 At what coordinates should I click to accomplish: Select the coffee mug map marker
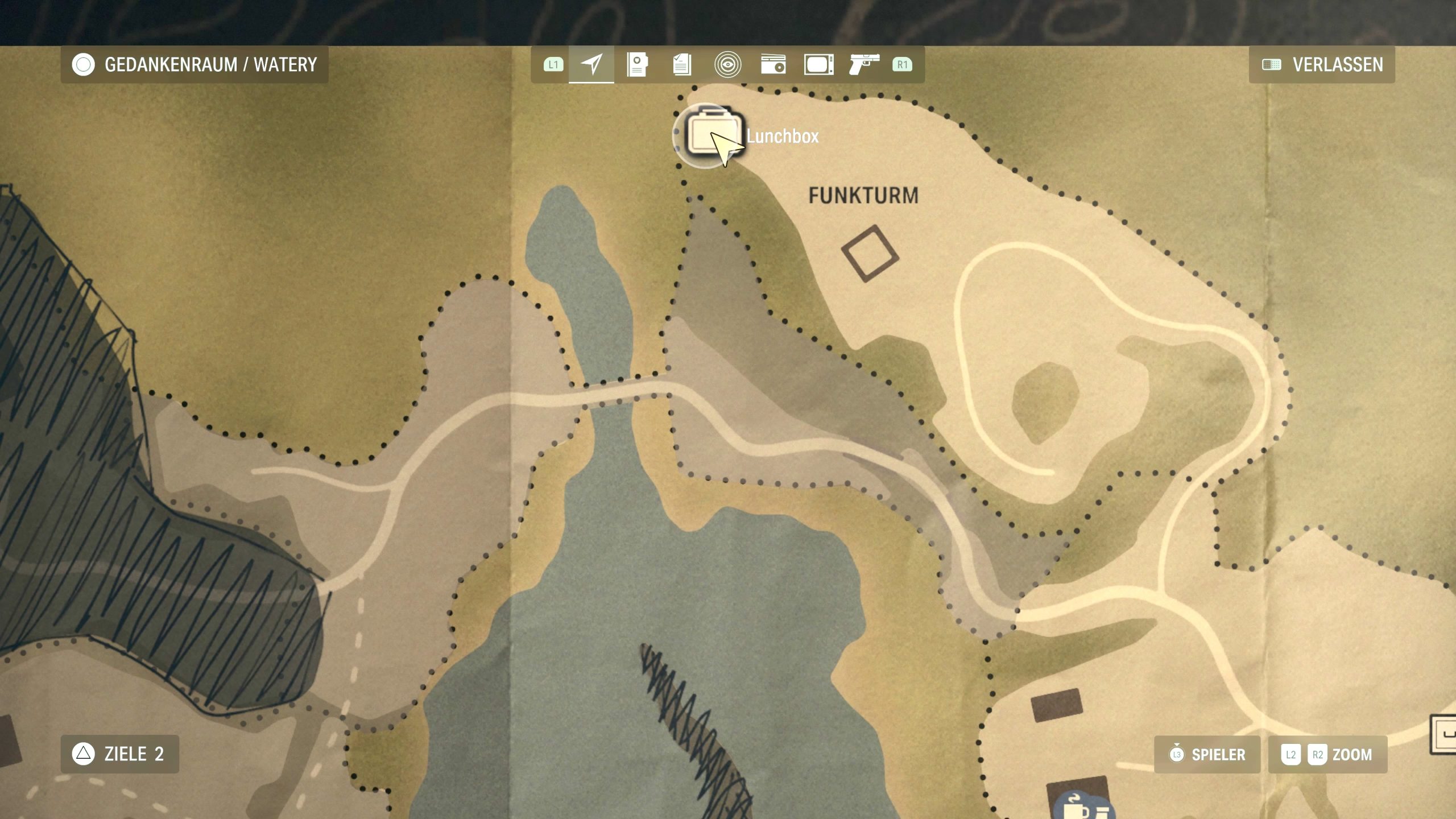[1076, 808]
